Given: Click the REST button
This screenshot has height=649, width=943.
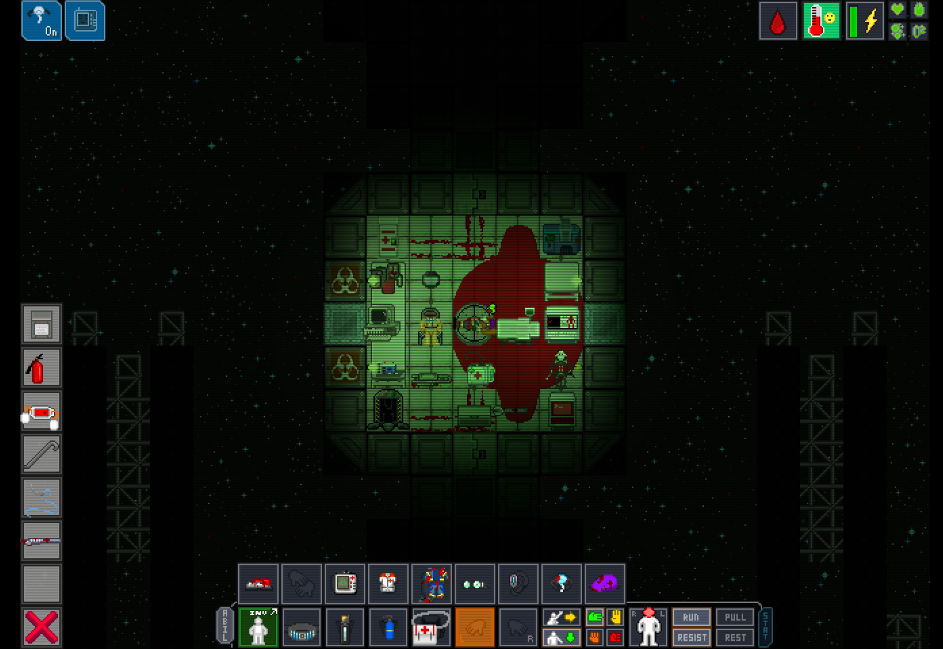Looking at the screenshot, I should (x=735, y=637).
